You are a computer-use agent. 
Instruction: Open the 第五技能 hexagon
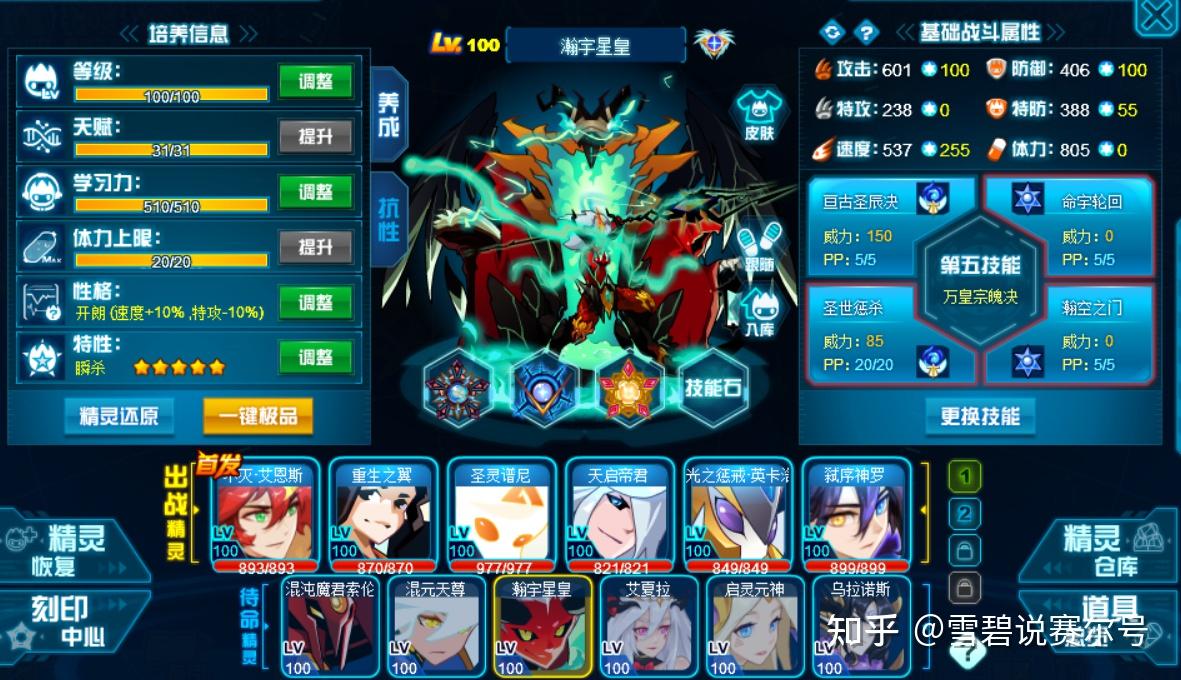pos(980,277)
